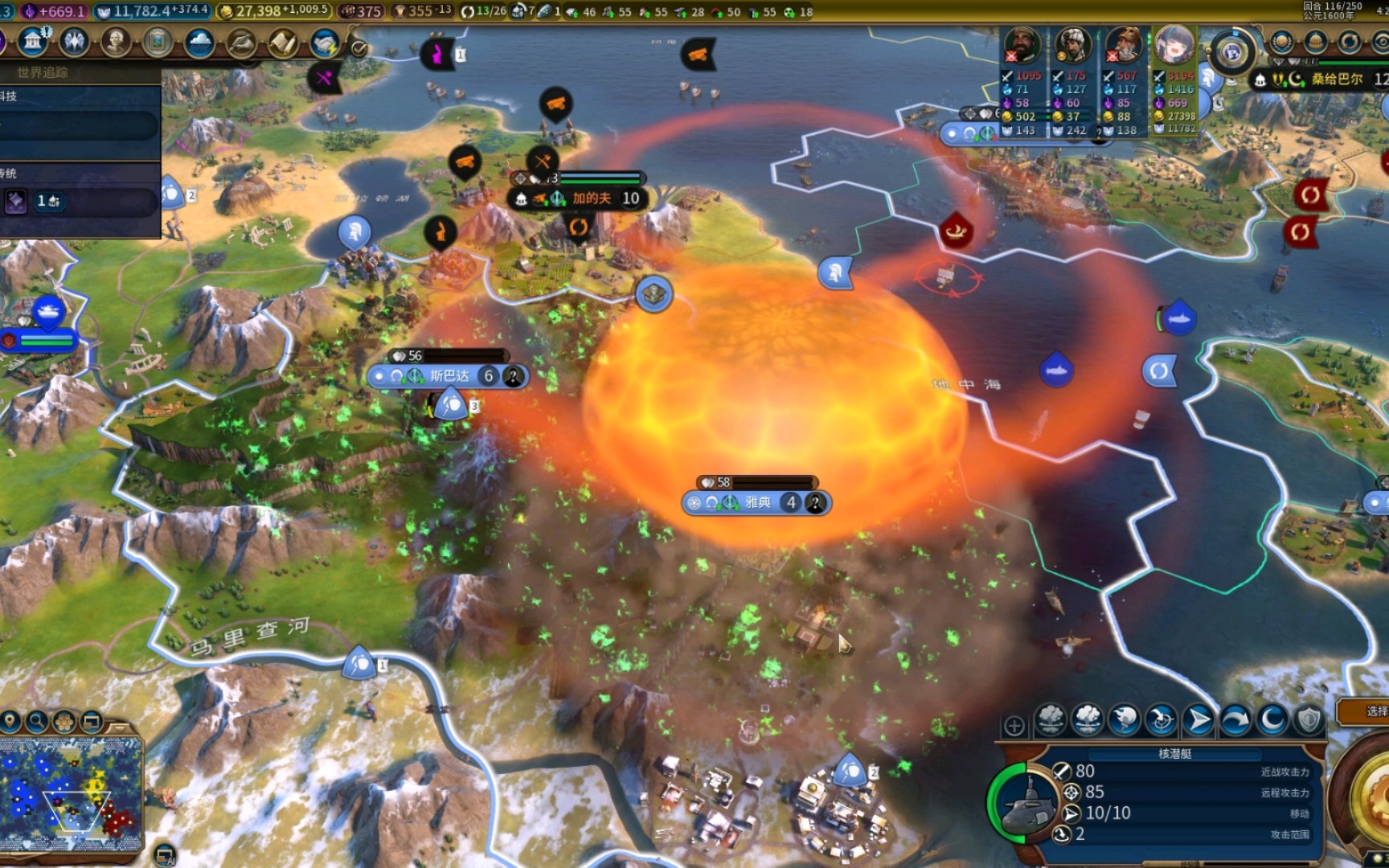This screenshot has width=1389, height=868.
Task: Select the Sparta city banner
Action: (x=448, y=376)
